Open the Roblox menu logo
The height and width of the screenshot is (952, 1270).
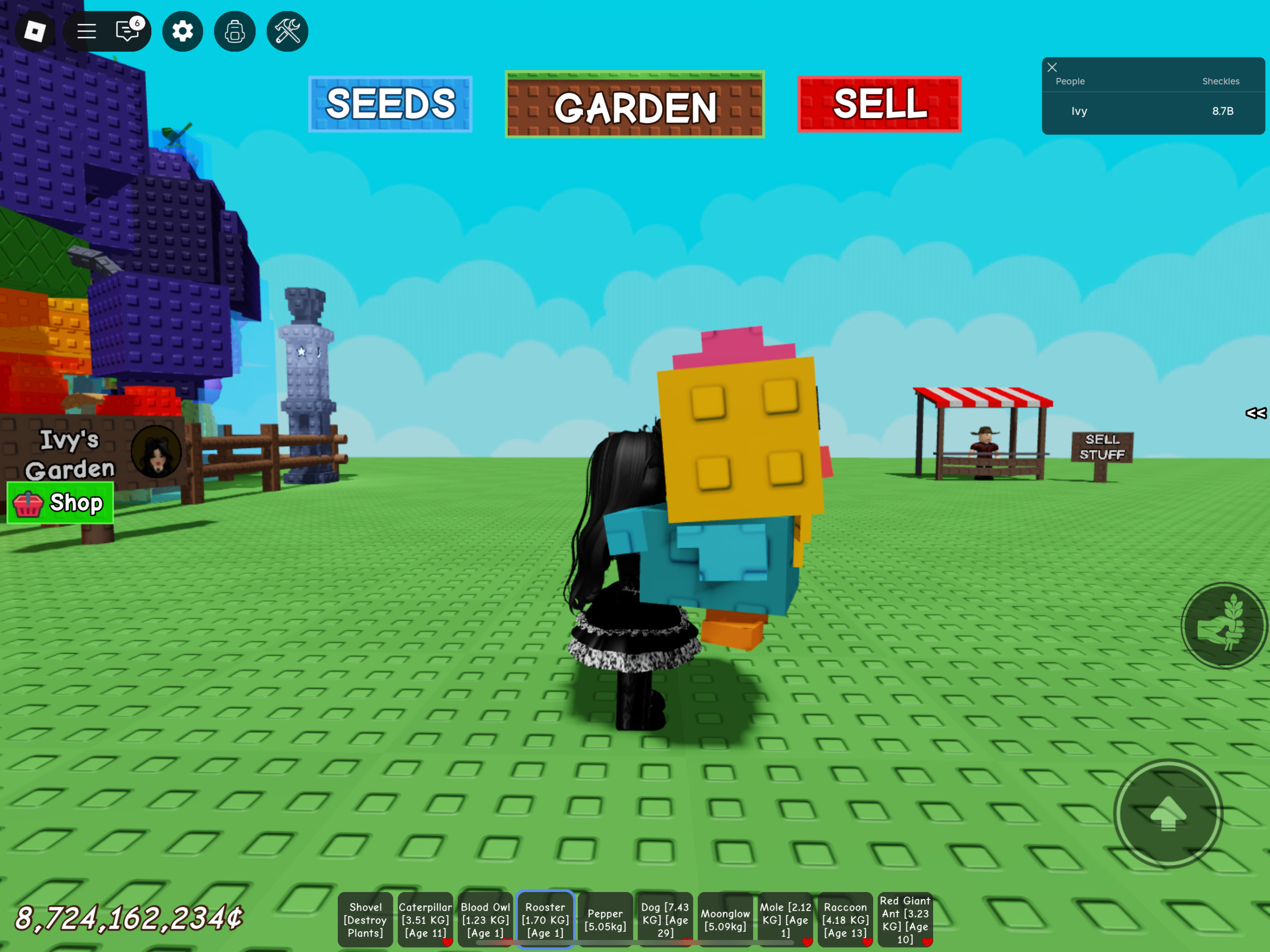pyautogui.click(x=34, y=31)
